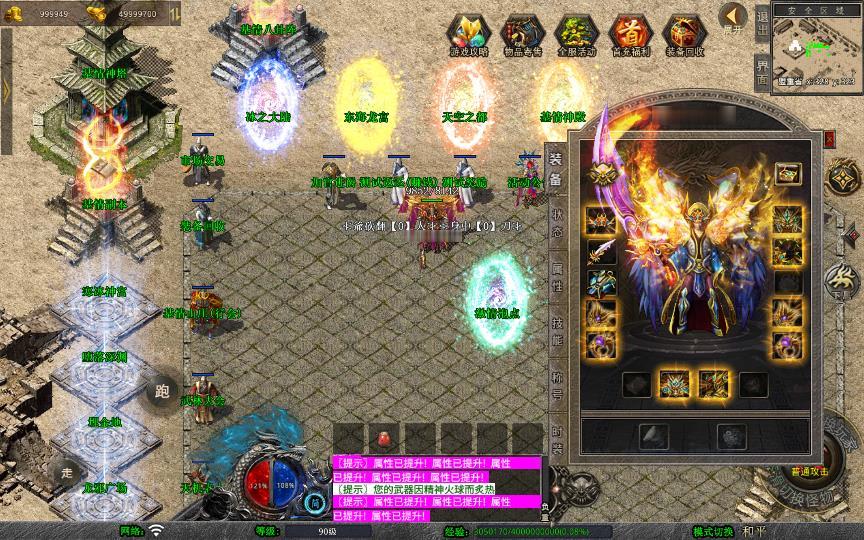
Task: Switch to the 称号 title tab
Action: (557, 385)
